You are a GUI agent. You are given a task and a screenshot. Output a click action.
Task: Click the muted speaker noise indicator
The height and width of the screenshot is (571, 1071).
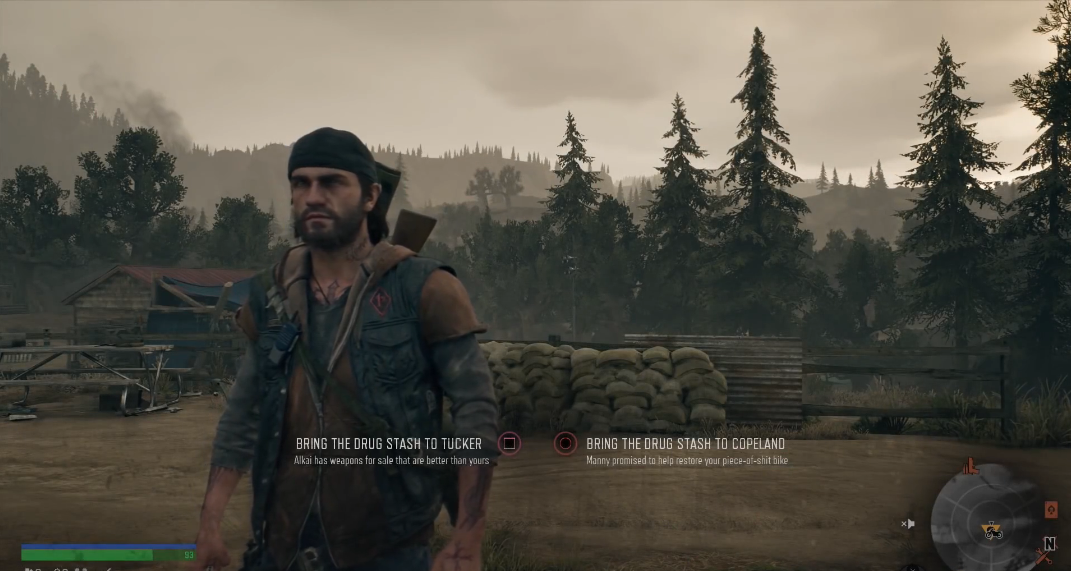point(907,523)
